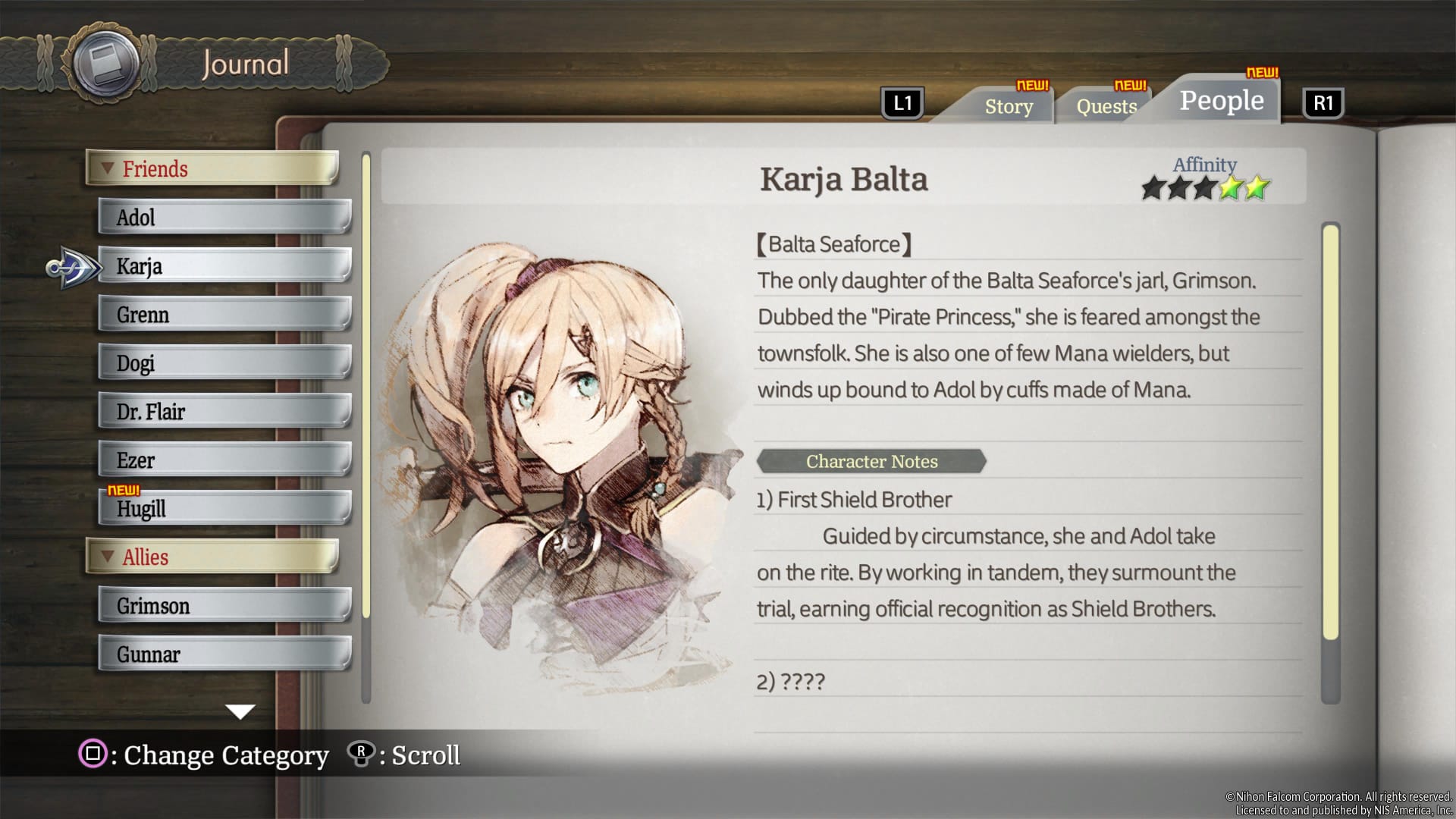
Task: Select the People tab
Action: (x=1221, y=100)
